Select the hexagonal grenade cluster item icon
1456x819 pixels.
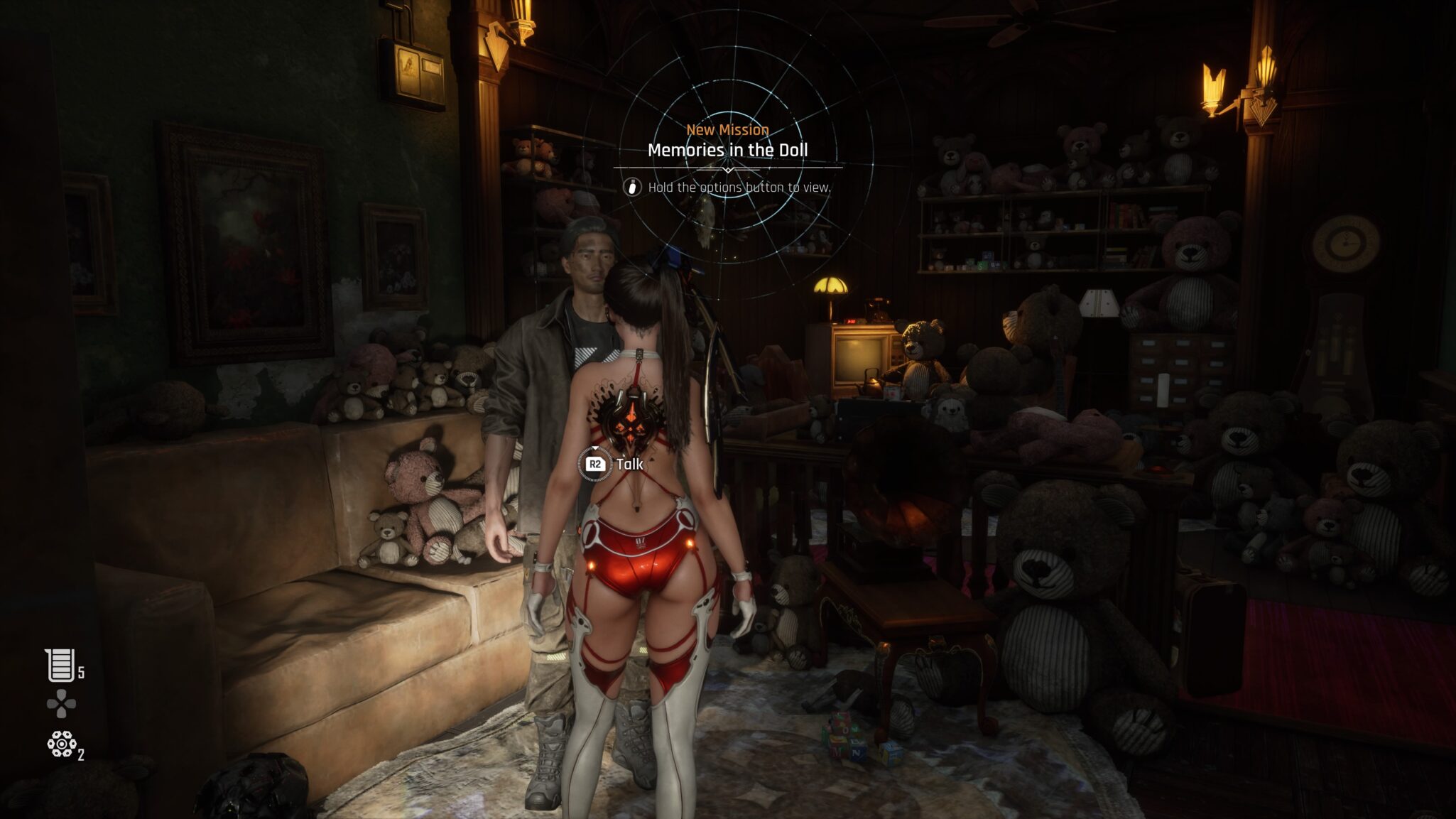62,744
